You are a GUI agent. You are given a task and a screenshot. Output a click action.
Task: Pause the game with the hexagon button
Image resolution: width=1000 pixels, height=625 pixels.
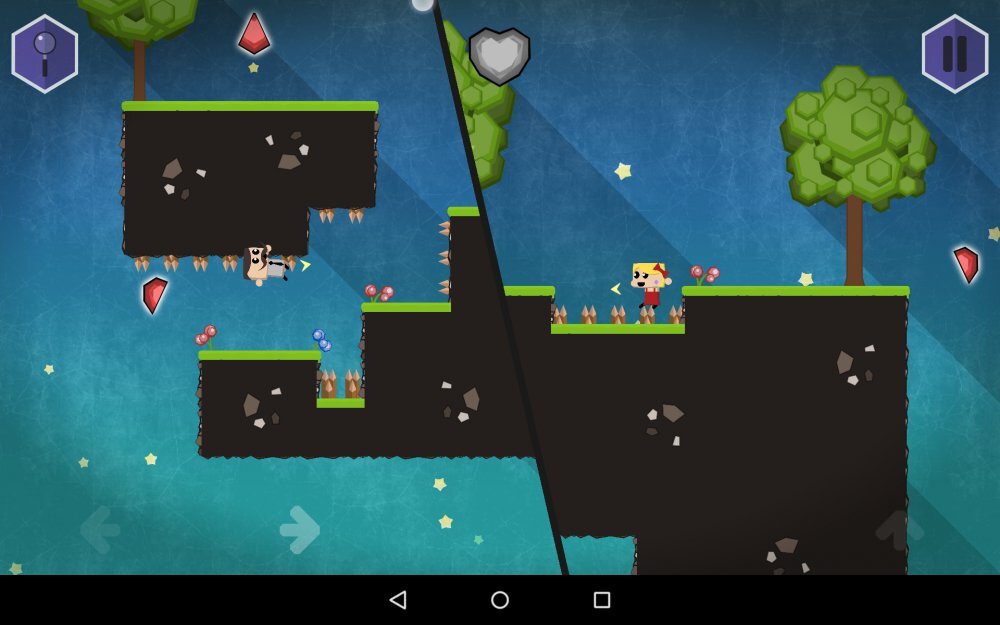[x=954, y=54]
